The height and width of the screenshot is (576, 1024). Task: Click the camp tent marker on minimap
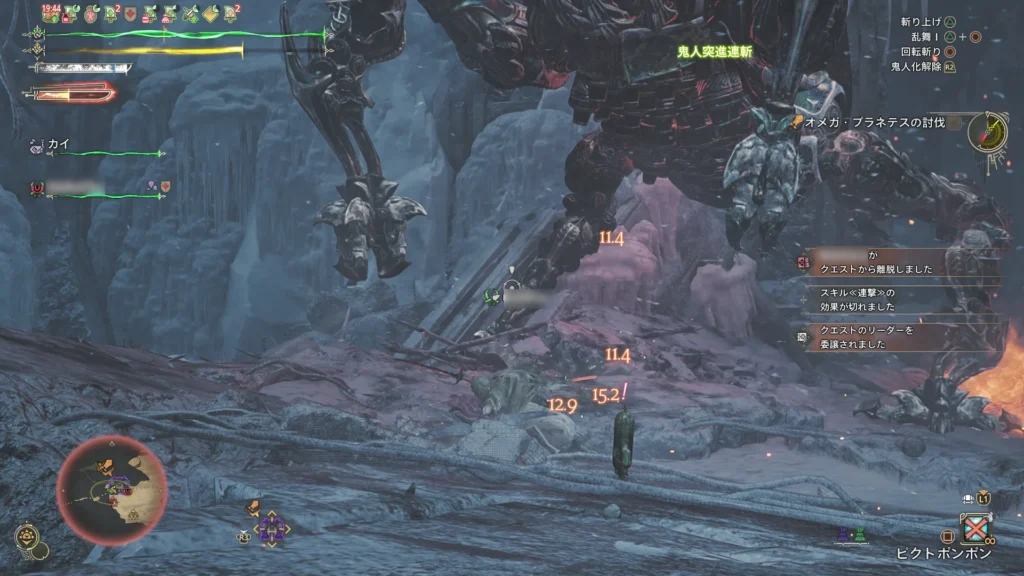(x=132, y=515)
